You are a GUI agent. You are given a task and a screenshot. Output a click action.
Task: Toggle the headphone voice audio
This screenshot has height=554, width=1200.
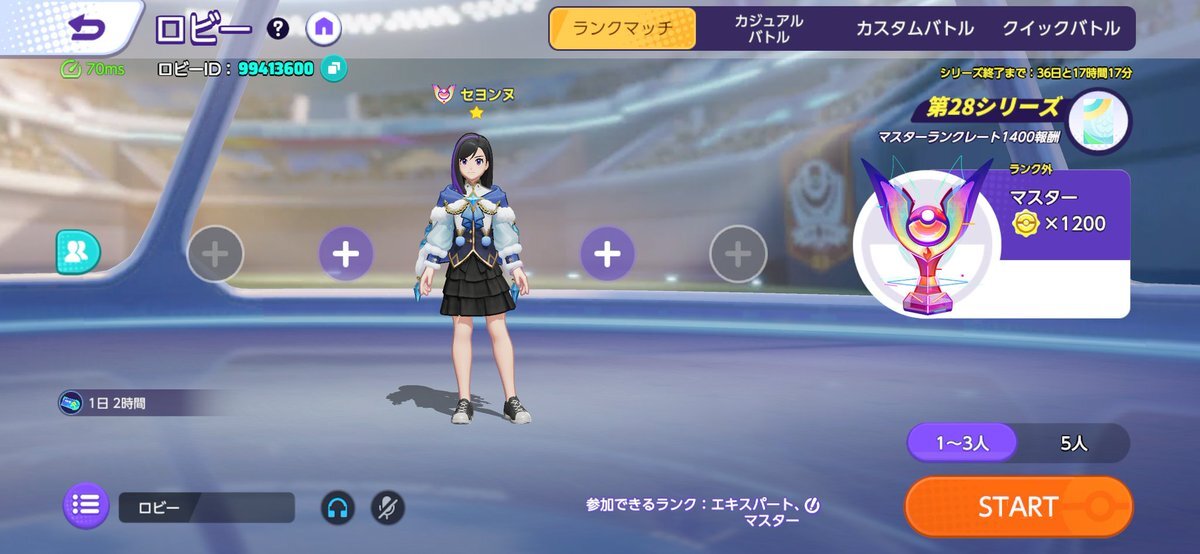pyautogui.click(x=337, y=507)
